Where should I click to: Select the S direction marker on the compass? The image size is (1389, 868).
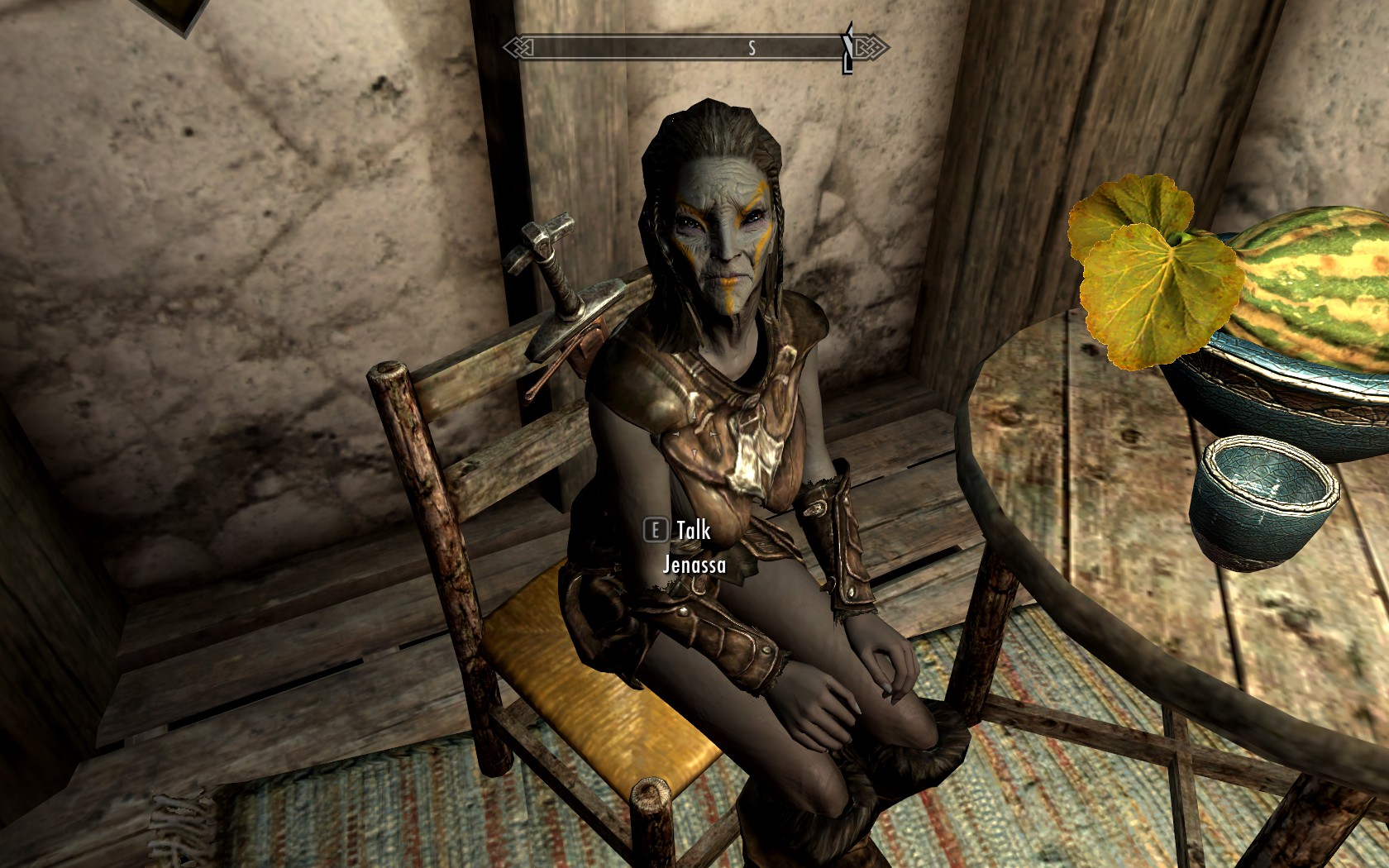753,47
